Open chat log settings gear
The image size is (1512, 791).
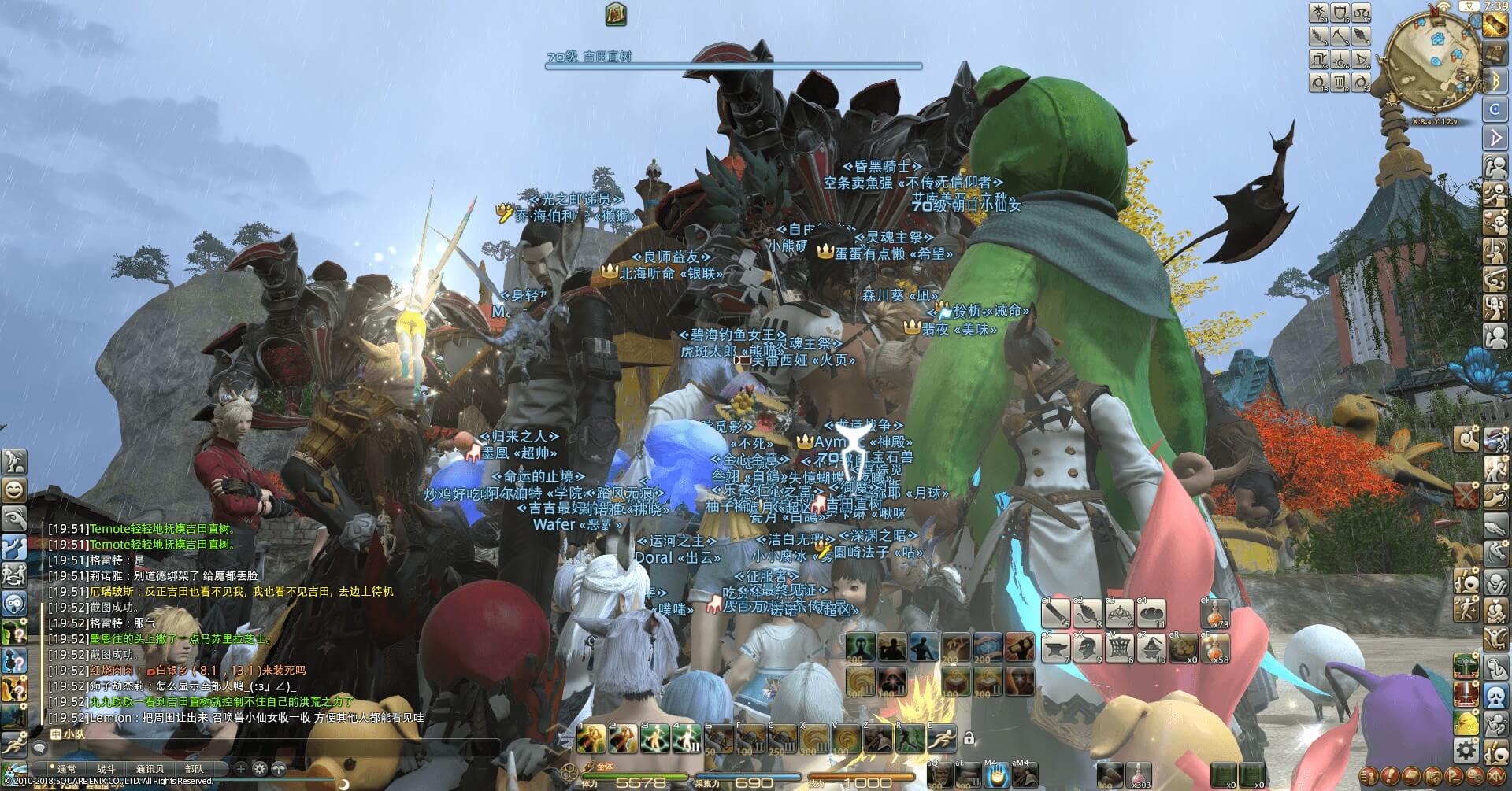pos(261,768)
